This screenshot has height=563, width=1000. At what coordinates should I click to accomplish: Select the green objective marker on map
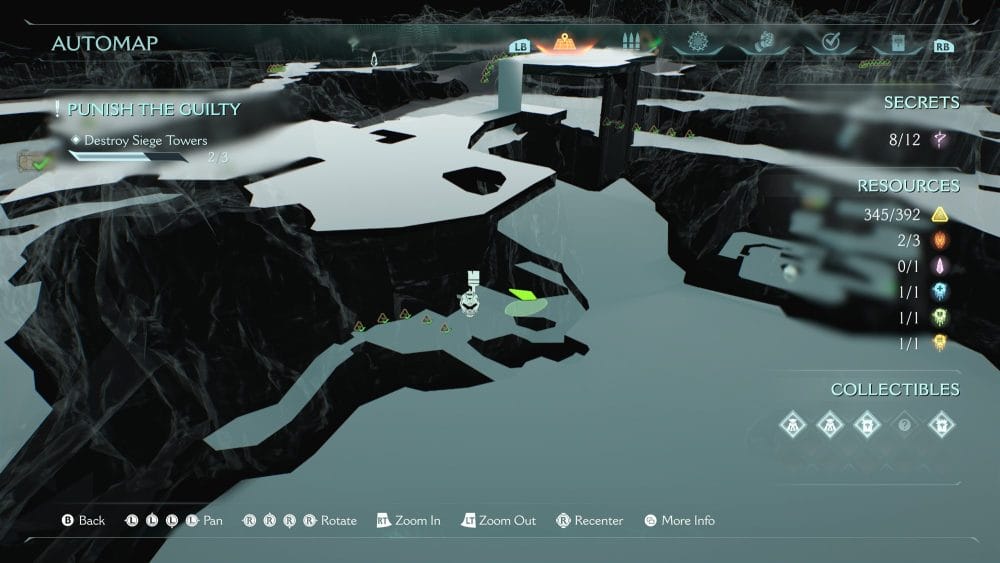(x=521, y=295)
